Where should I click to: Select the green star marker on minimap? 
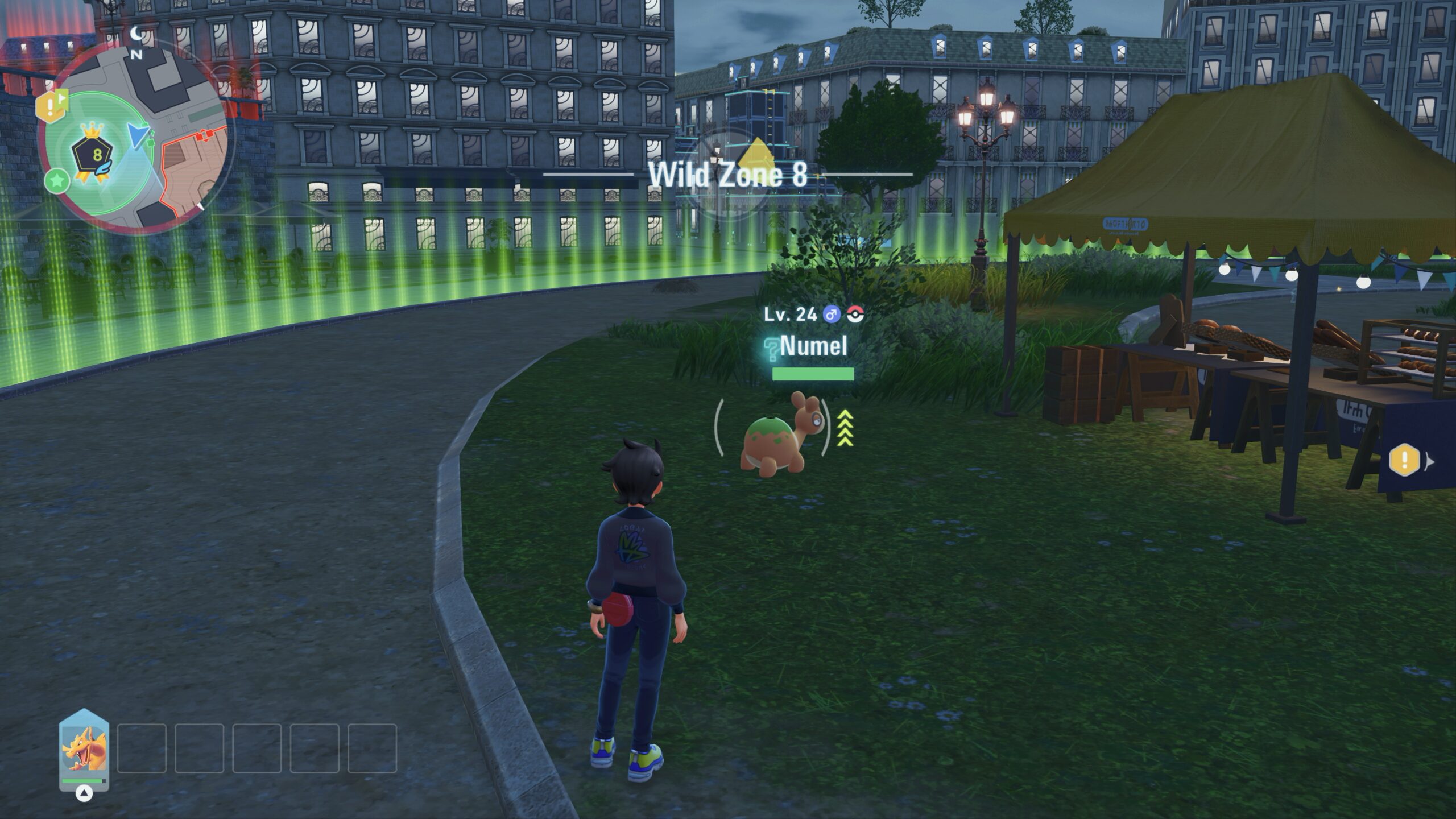[57, 181]
